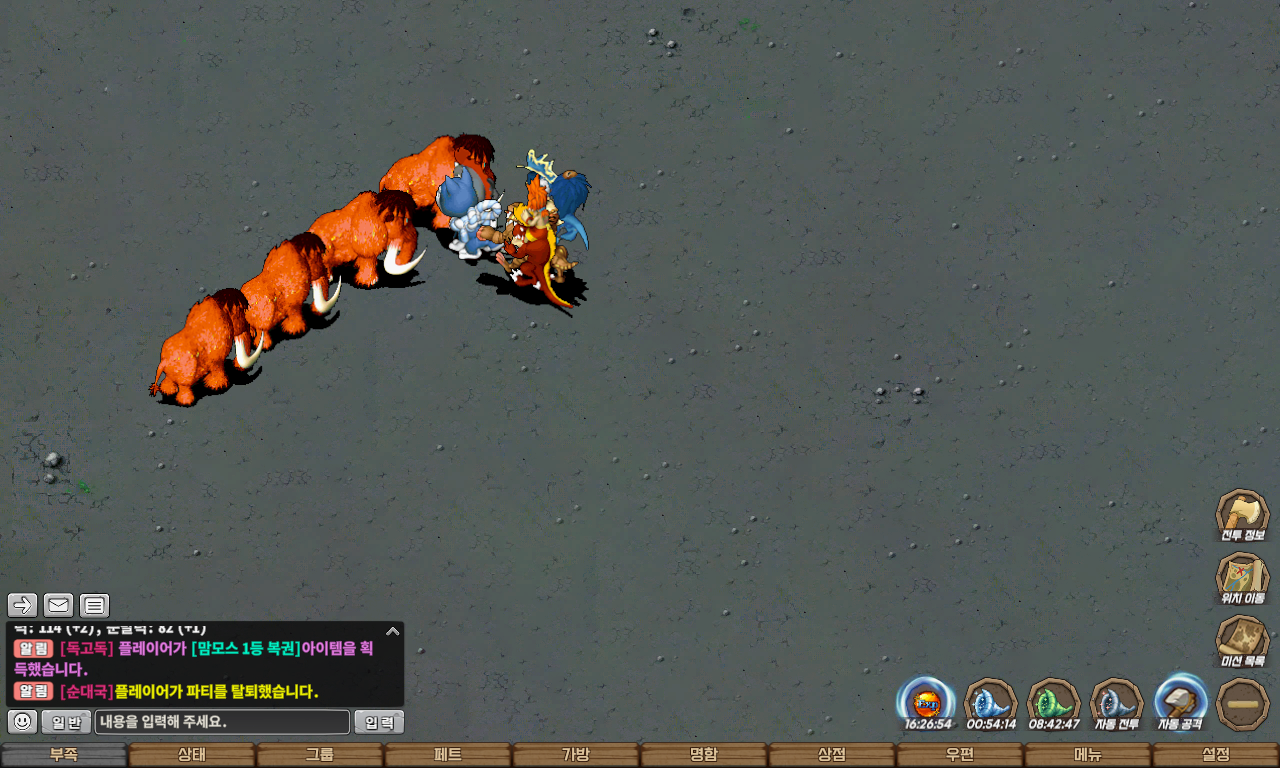The height and width of the screenshot is (768, 1280).
Task: Open the 메뉴 button on the bottom bar
Action: [1087, 755]
